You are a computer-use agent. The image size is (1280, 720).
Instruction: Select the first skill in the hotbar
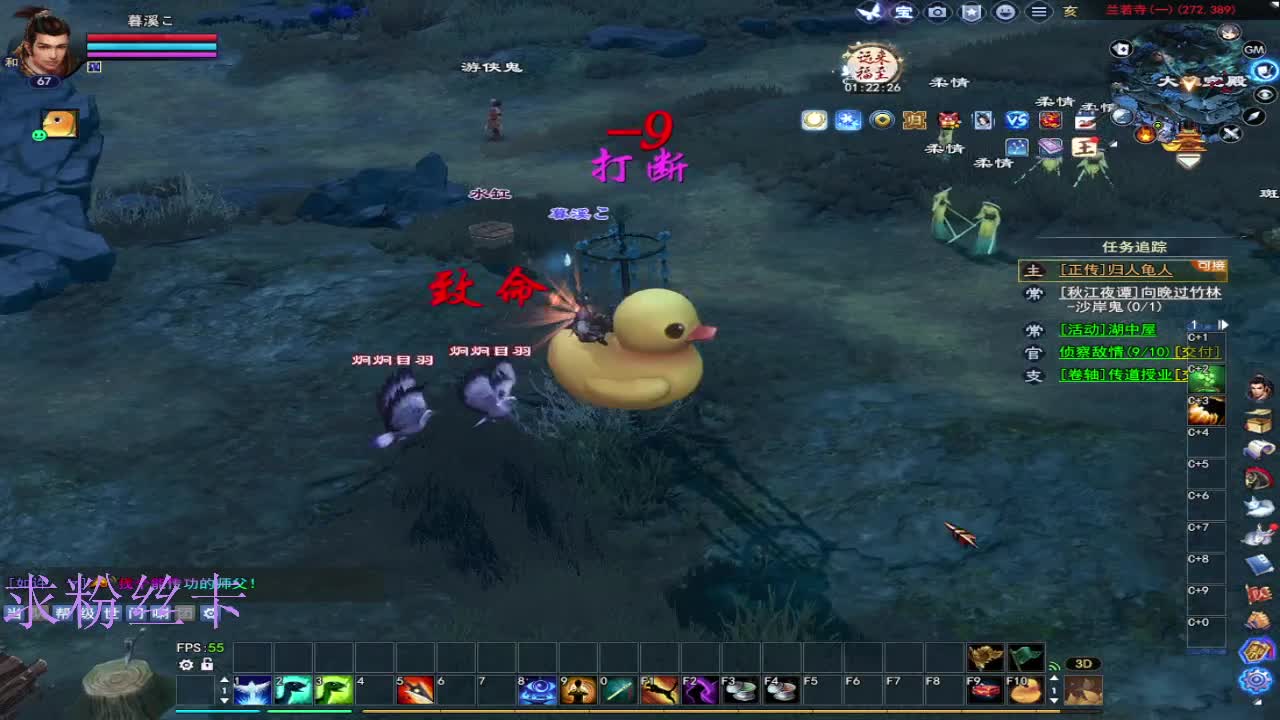[x=252, y=690]
